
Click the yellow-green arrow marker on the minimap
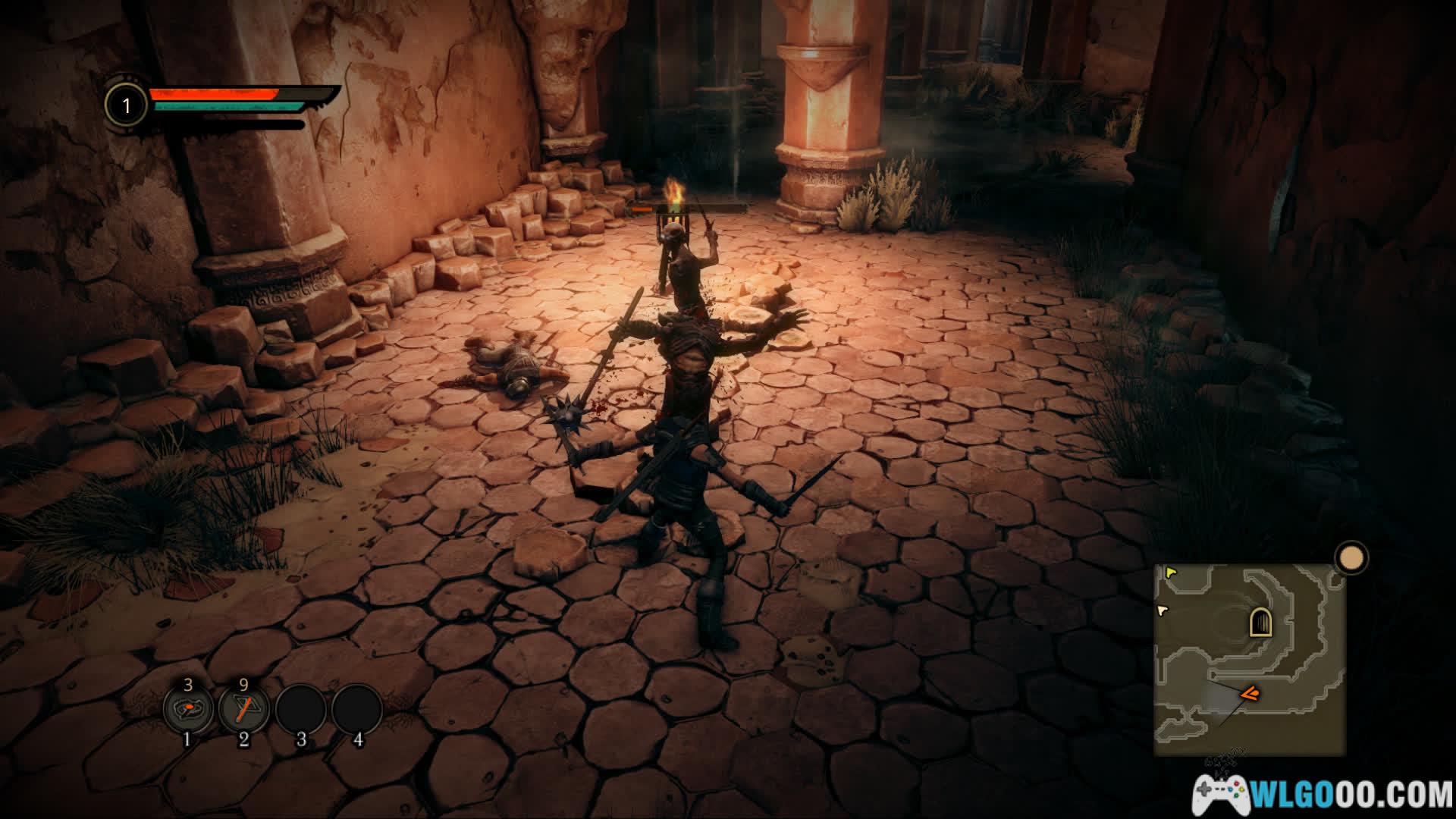coord(1172,573)
